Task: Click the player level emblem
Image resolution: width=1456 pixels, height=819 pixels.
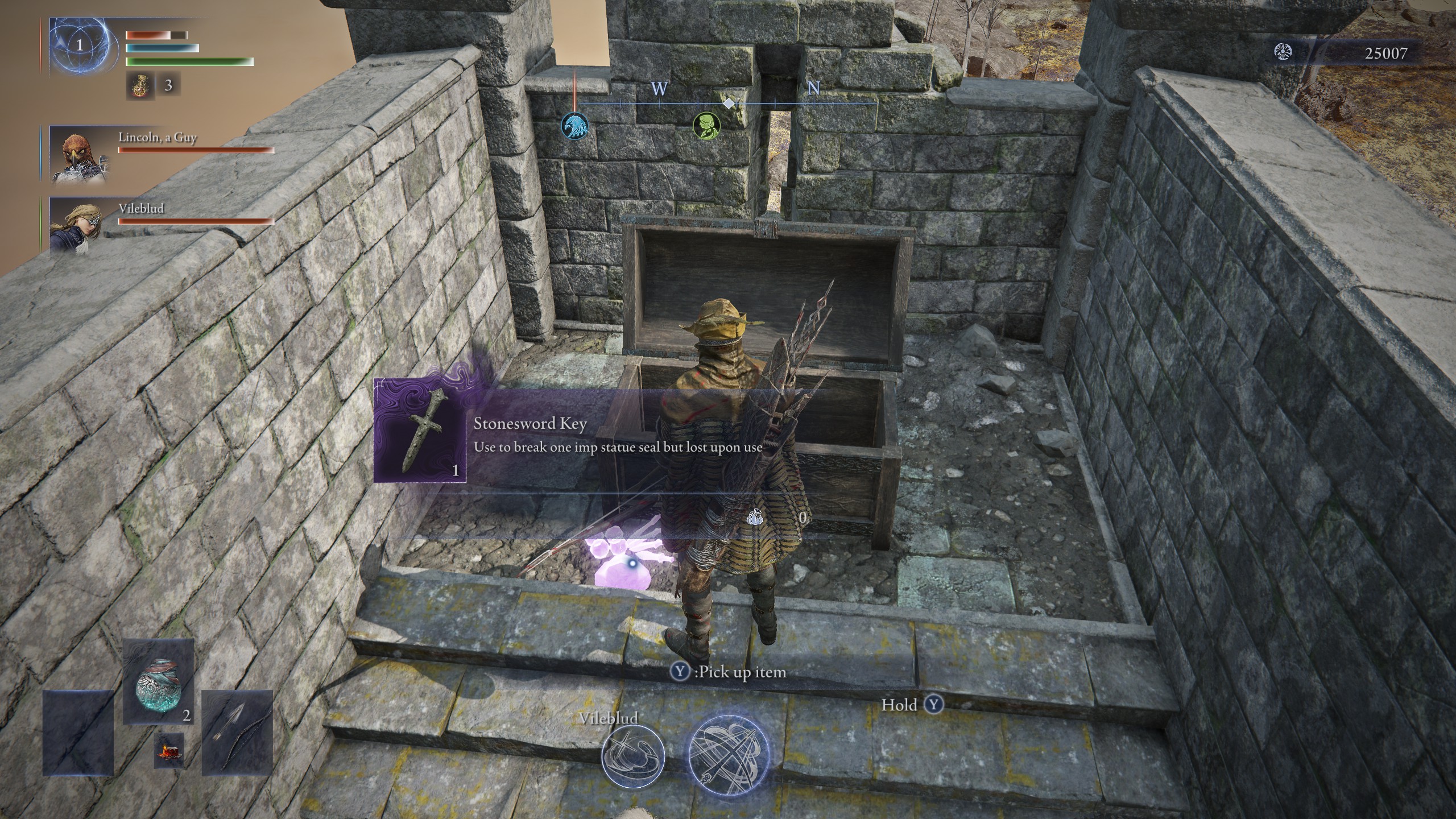Action: pyautogui.click(x=80, y=45)
